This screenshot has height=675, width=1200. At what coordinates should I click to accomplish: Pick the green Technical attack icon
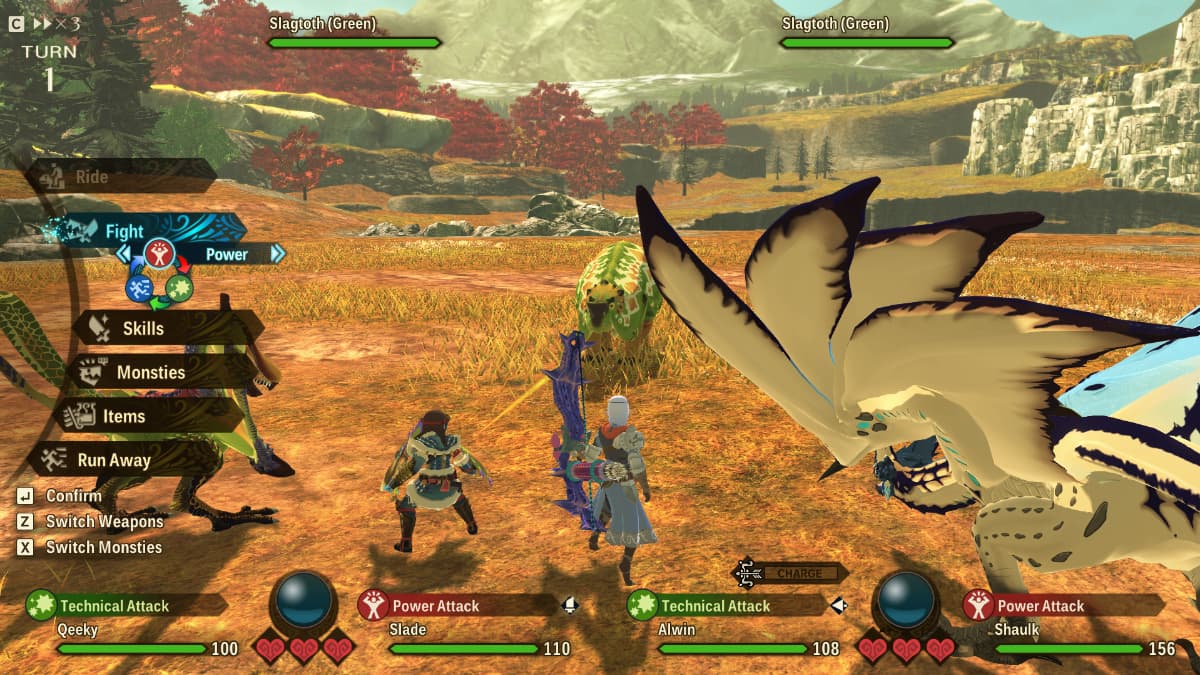click(179, 288)
